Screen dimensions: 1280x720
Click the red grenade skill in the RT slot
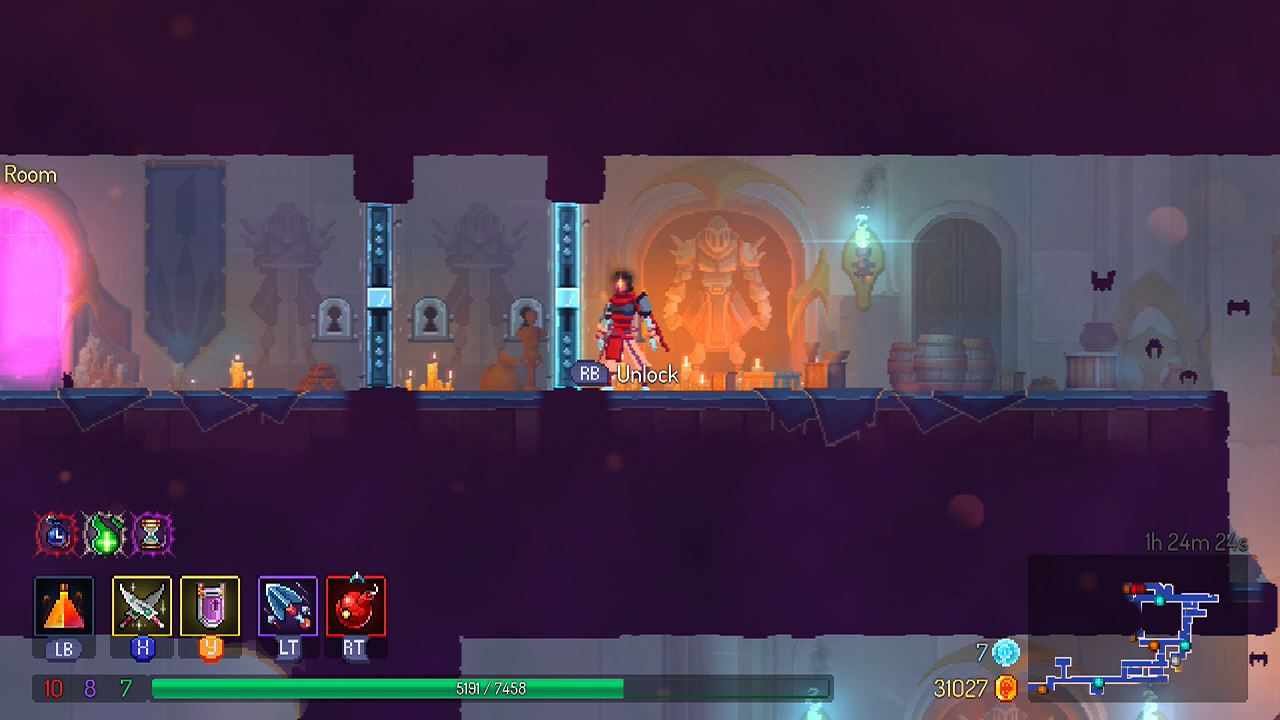pos(355,604)
